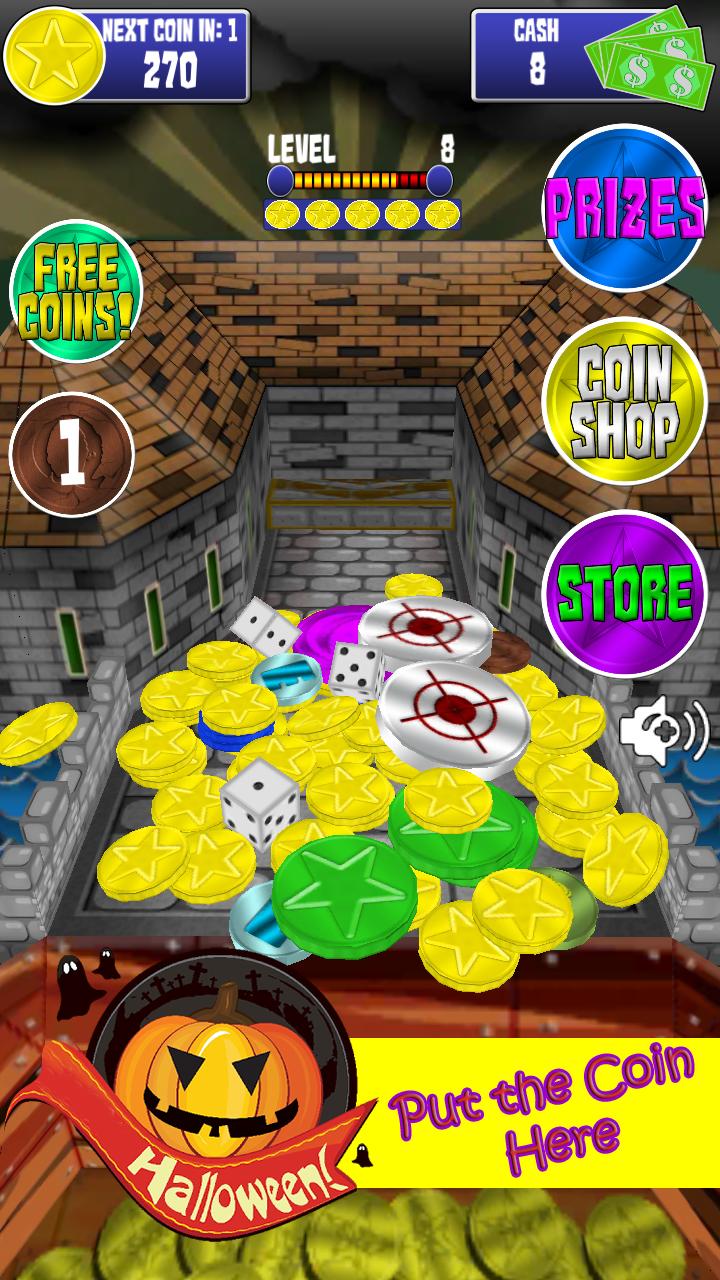Open the Coin Shop

point(624,401)
